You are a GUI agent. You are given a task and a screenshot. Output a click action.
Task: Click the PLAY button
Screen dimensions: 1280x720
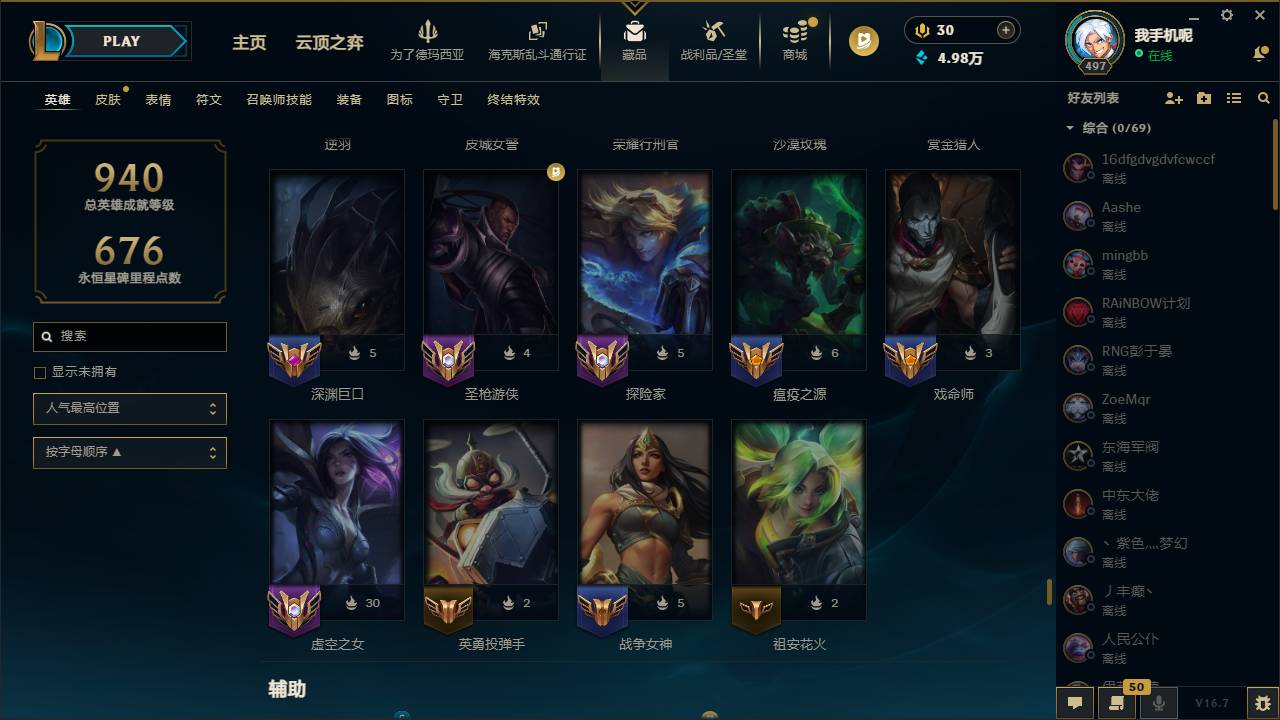tap(120, 41)
